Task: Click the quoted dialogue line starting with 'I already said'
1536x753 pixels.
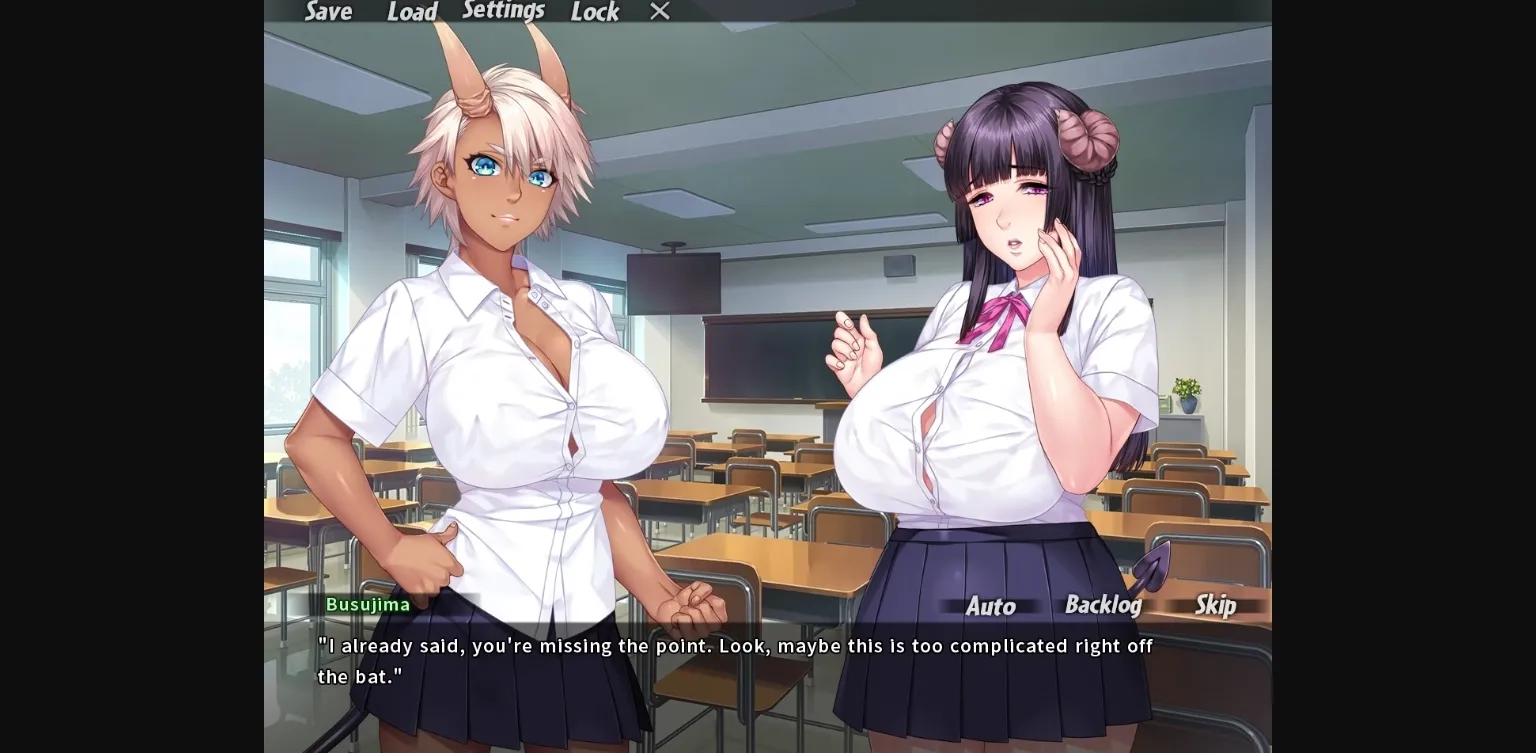Action: click(733, 646)
